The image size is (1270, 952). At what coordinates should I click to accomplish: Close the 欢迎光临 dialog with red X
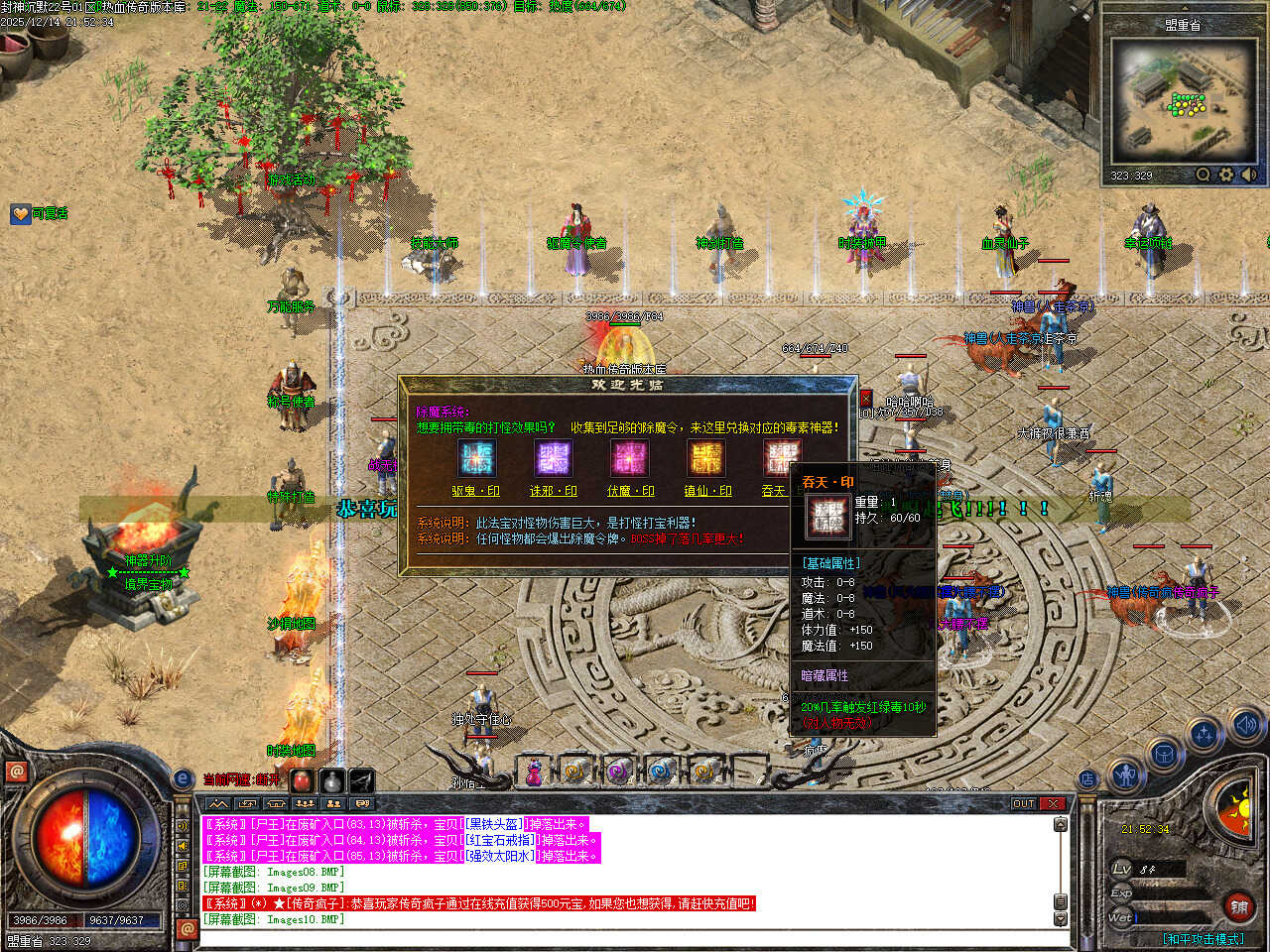(x=865, y=399)
